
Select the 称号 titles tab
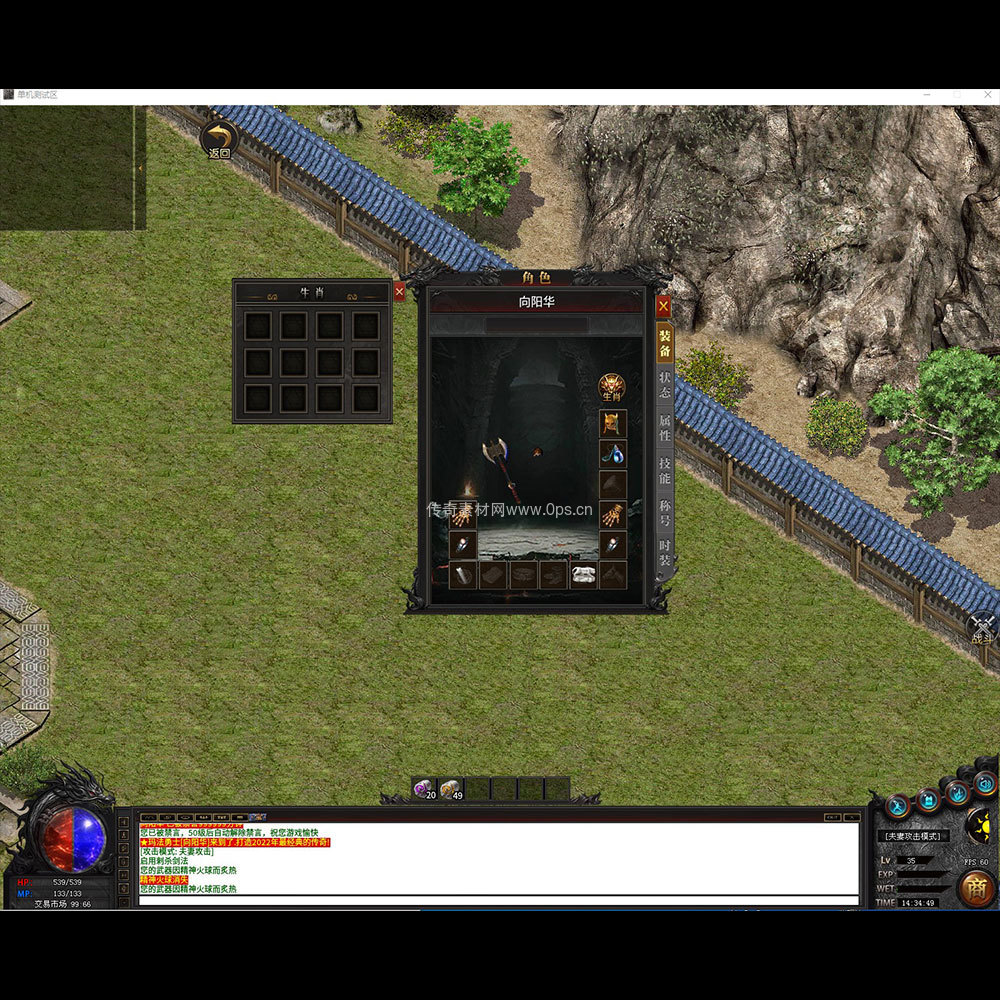point(665,514)
